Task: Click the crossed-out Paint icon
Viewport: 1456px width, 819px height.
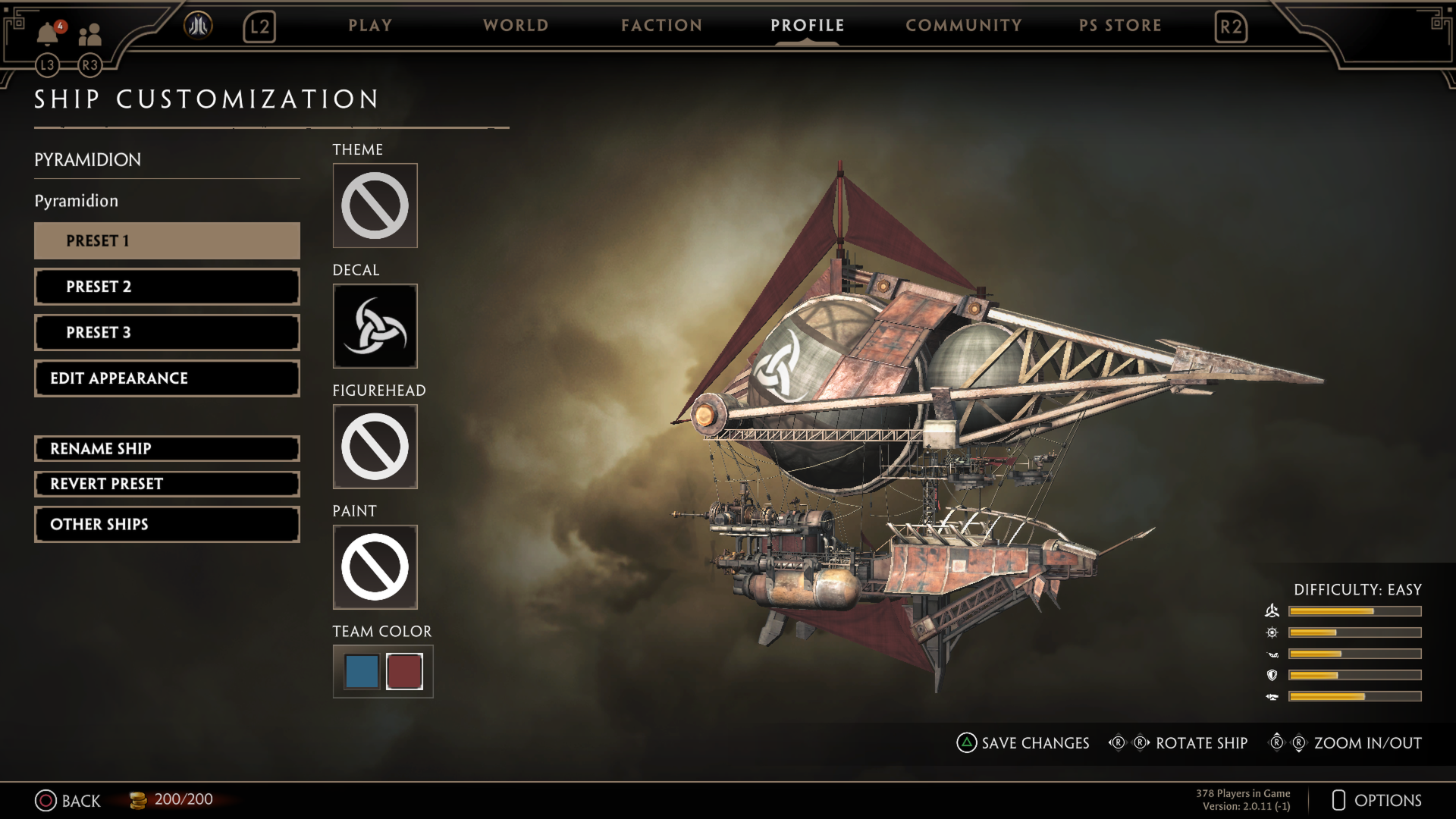Action: coord(375,567)
